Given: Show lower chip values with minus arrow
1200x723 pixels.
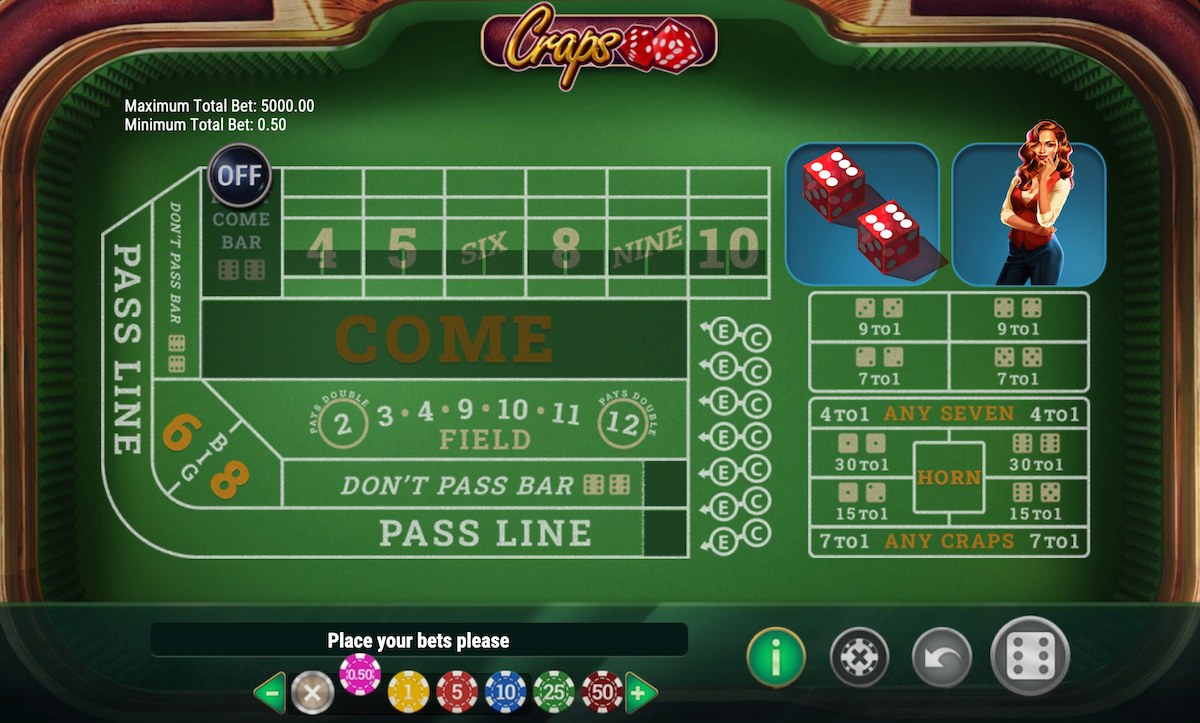Looking at the screenshot, I should pyautogui.click(x=269, y=691).
